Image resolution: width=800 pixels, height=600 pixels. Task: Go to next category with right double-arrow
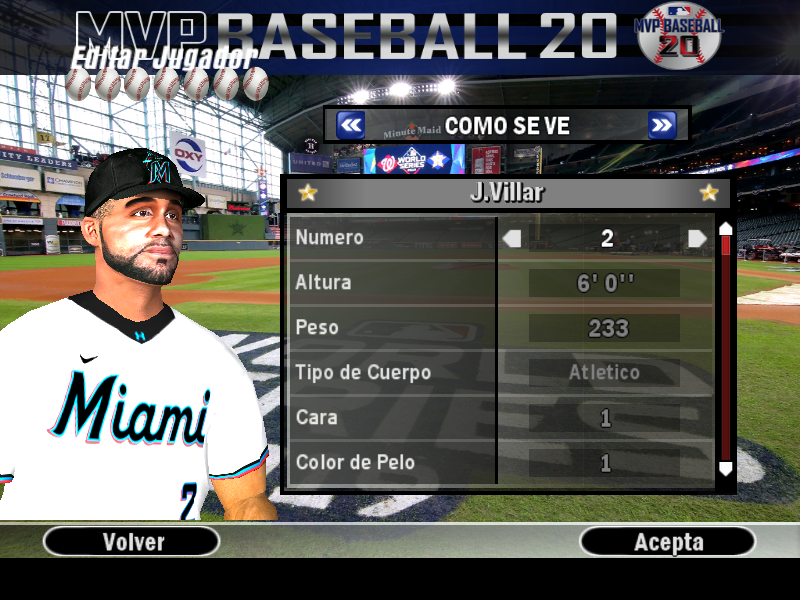click(661, 125)
